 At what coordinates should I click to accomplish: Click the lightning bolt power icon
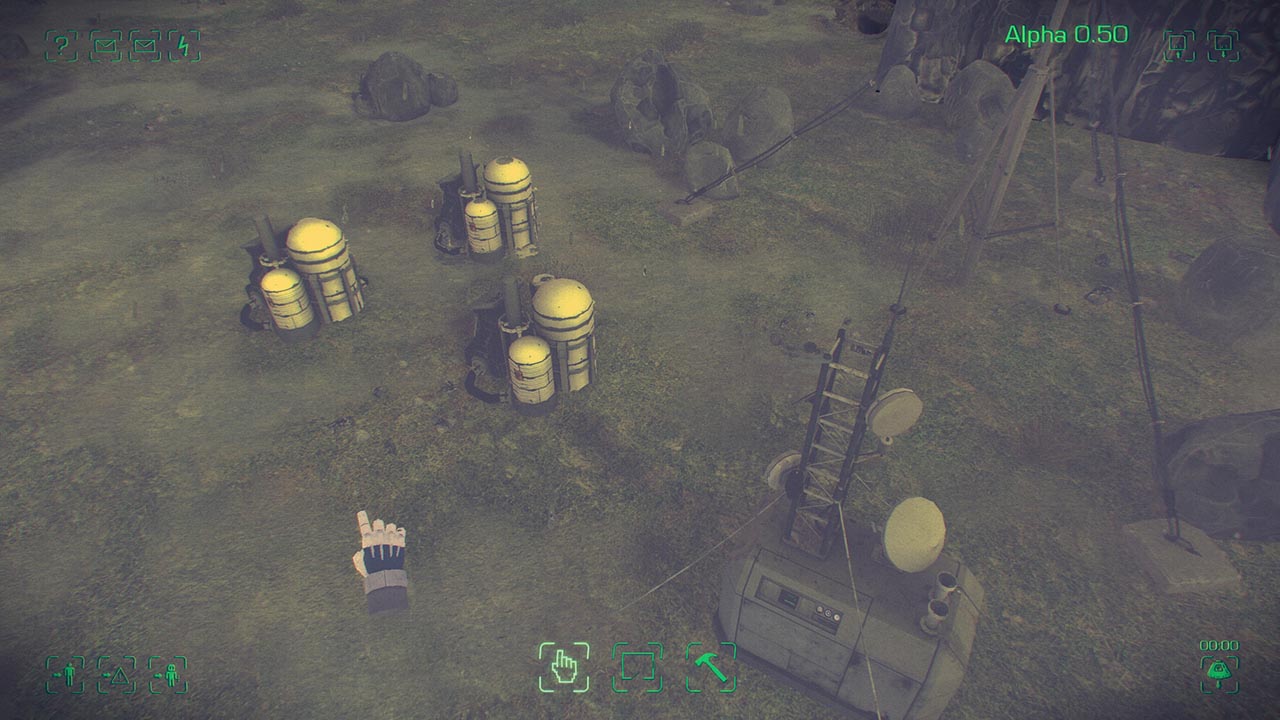pyautogui.click(x=184, y=45)
